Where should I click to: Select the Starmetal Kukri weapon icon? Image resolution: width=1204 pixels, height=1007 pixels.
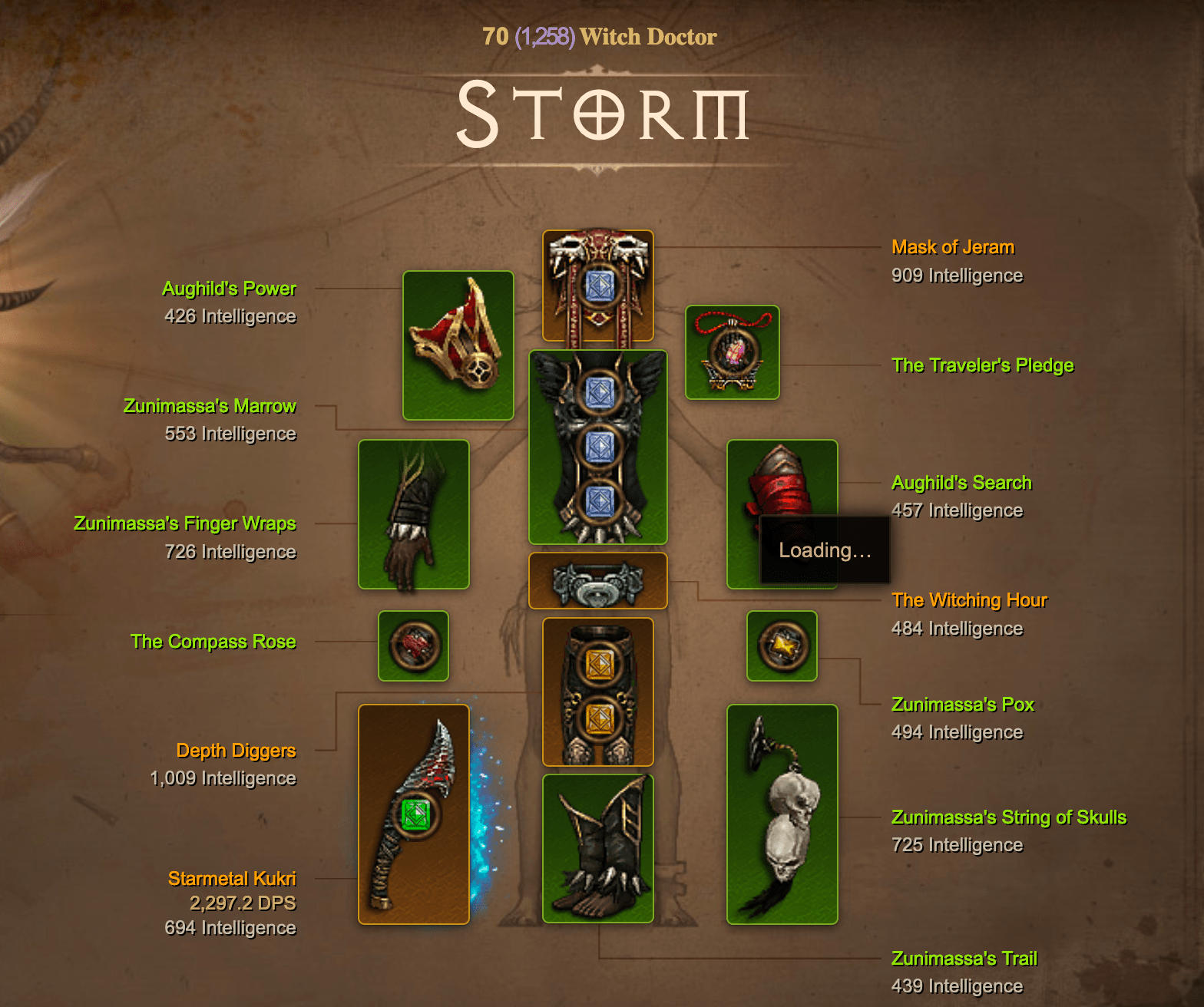pos(413,814)
